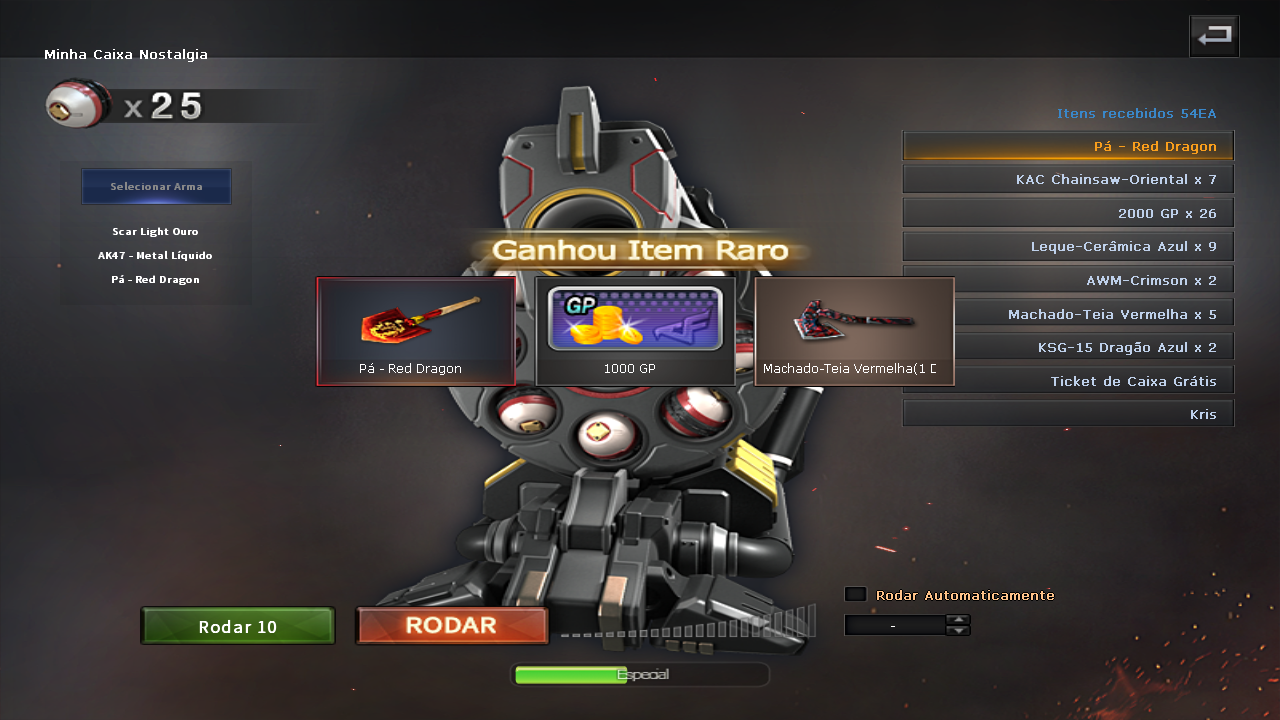Select the 2000 GP x 26 row
The width and height of the screenshot is (1280, 720).
coord(1068,213)
